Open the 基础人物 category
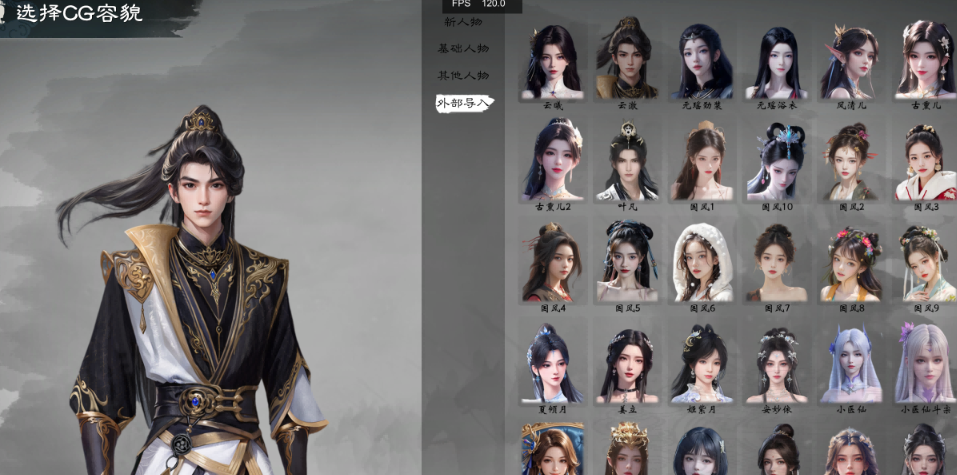This screenshot has width=957, height=475. [x=463, y=48]
